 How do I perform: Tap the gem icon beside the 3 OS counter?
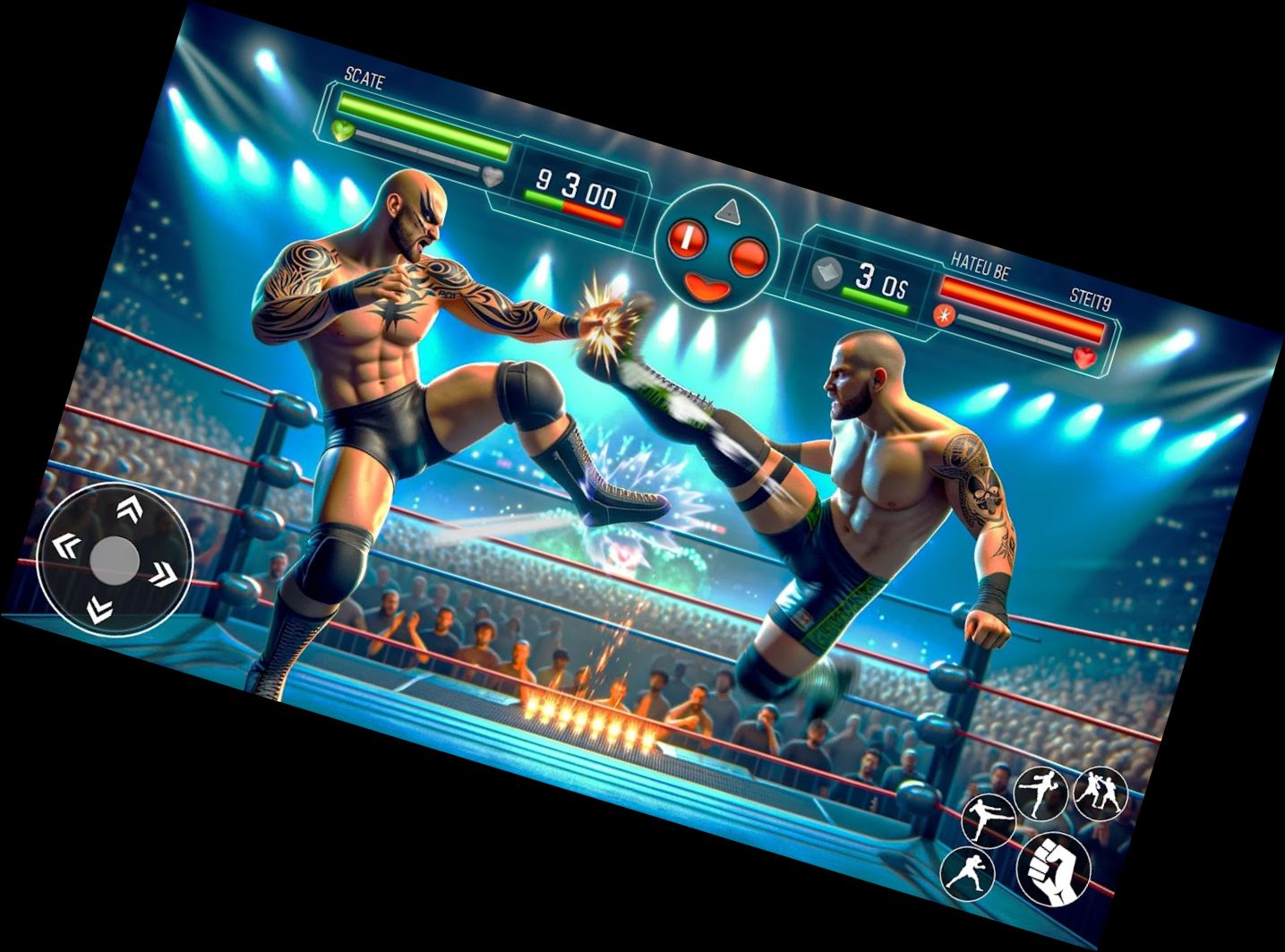click(x=826, y=274)
